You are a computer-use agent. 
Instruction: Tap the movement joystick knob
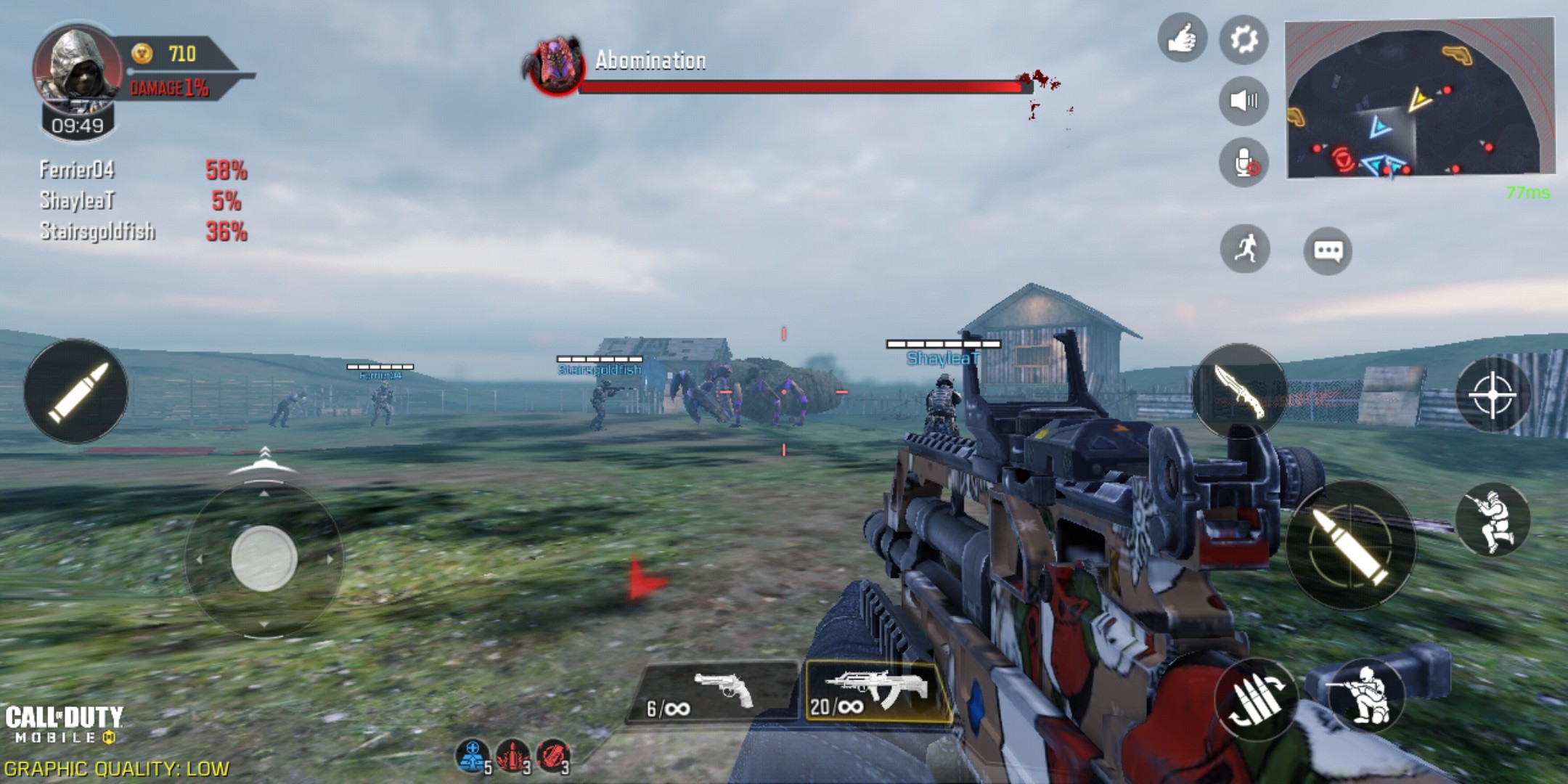point(264,558)
